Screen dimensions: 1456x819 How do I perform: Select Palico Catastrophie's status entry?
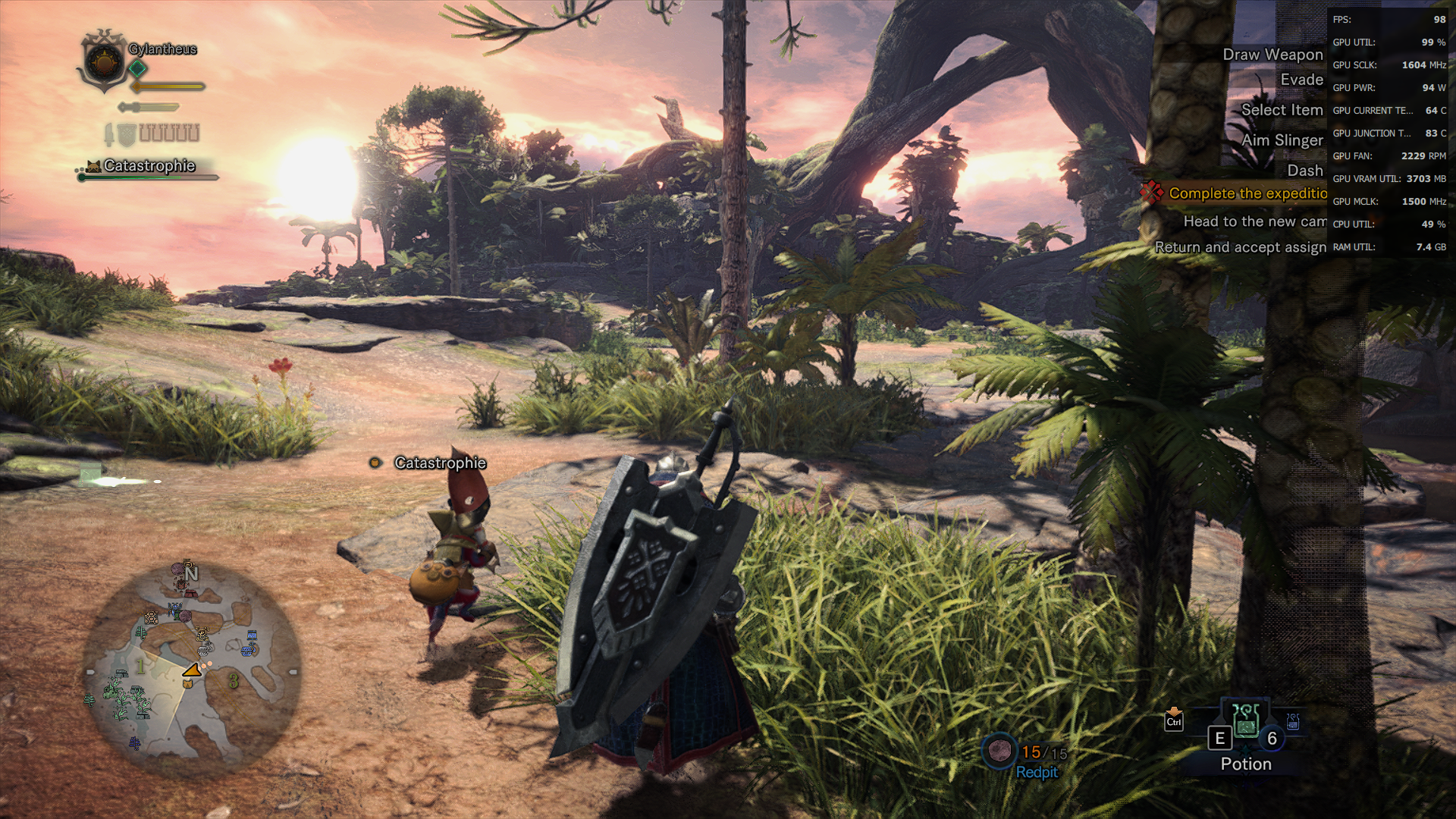pyautogui.click(x=149, y=166)
